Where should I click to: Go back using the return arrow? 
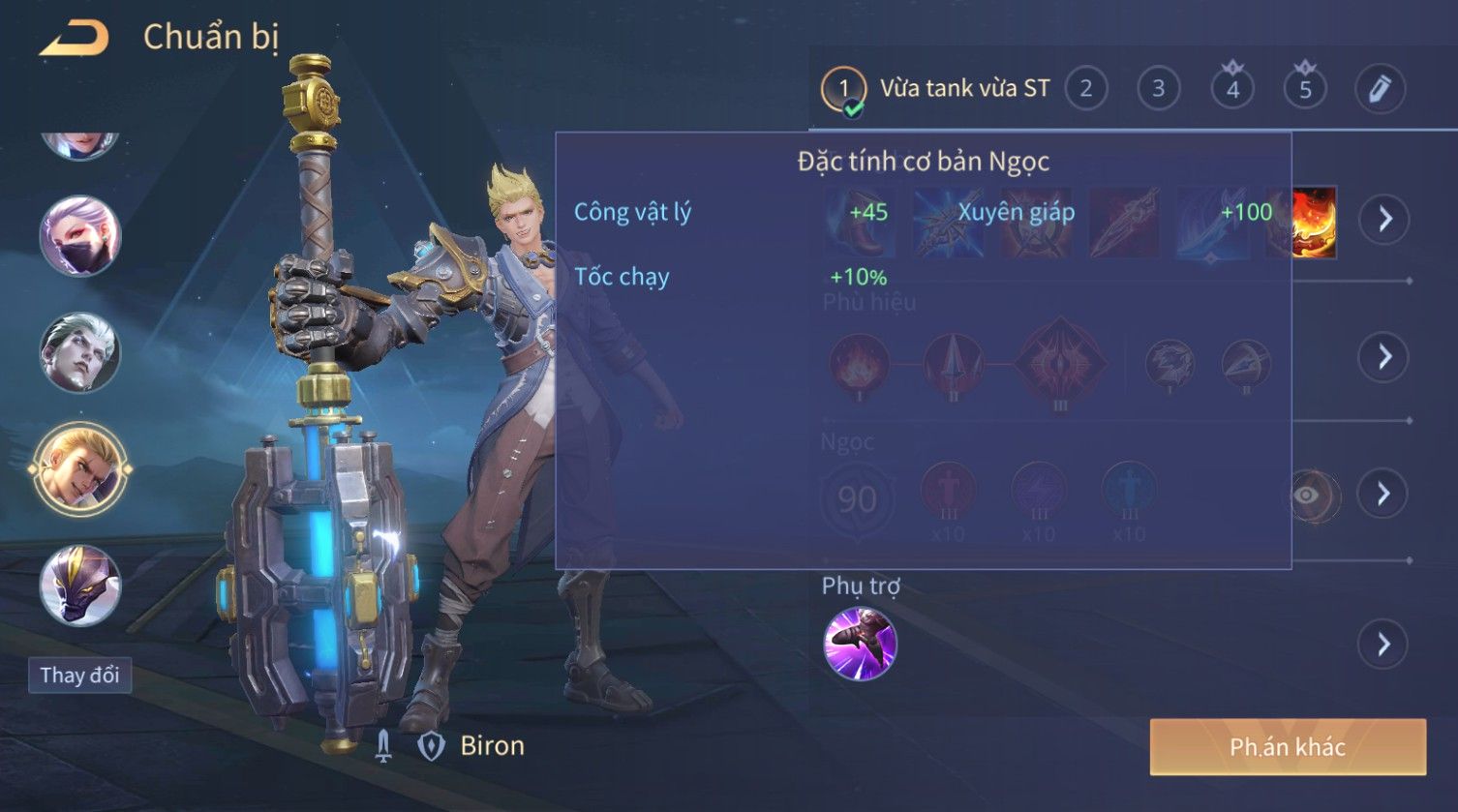tap(75, 39)
